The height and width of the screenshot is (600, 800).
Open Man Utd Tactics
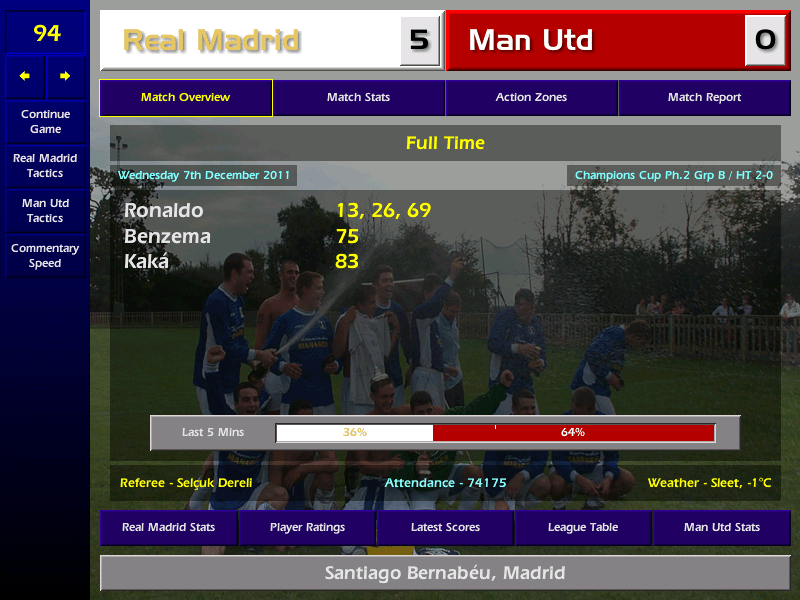(x=45, y=210)
